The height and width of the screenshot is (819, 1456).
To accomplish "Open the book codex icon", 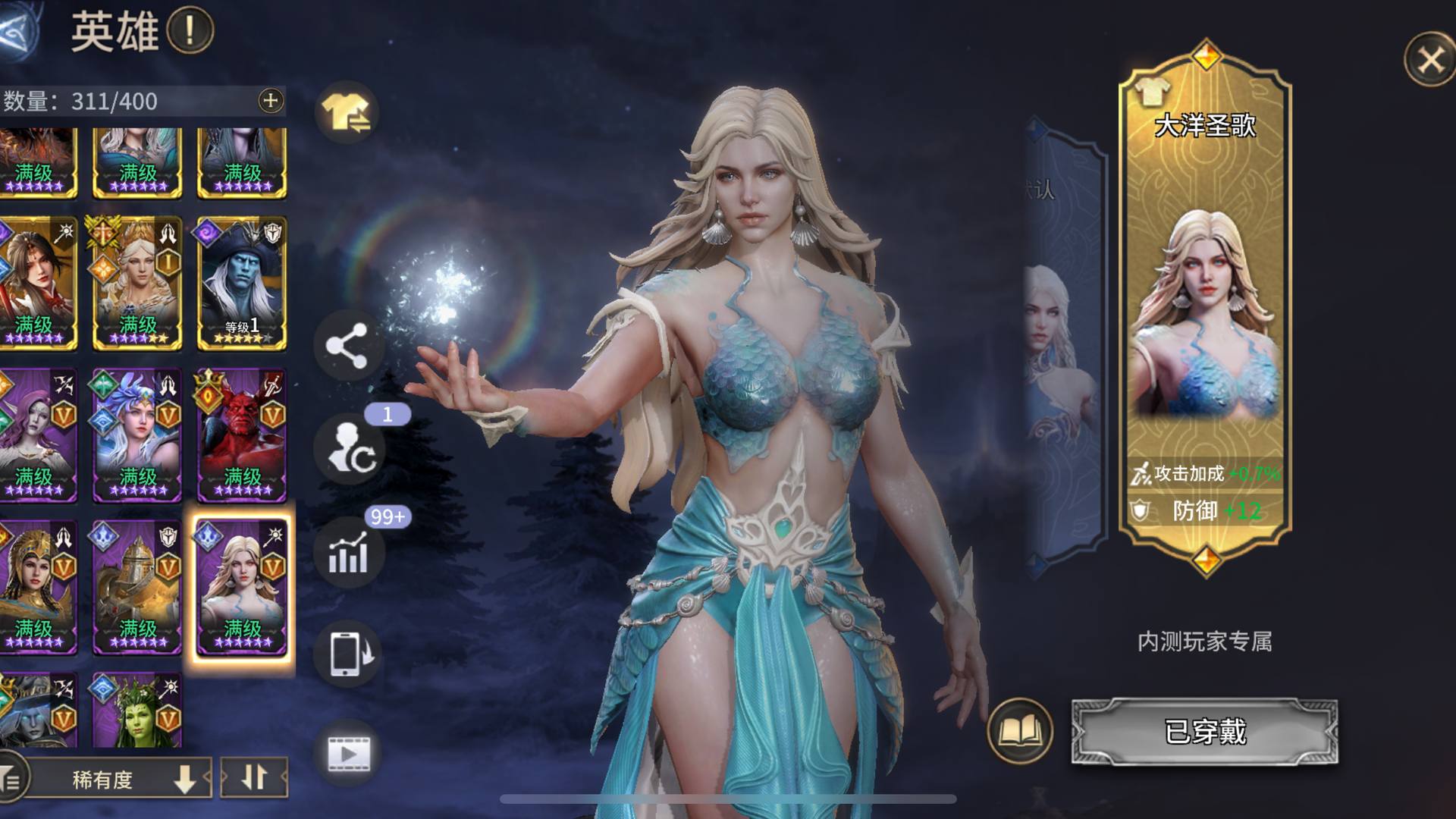I will [1020, 732].
